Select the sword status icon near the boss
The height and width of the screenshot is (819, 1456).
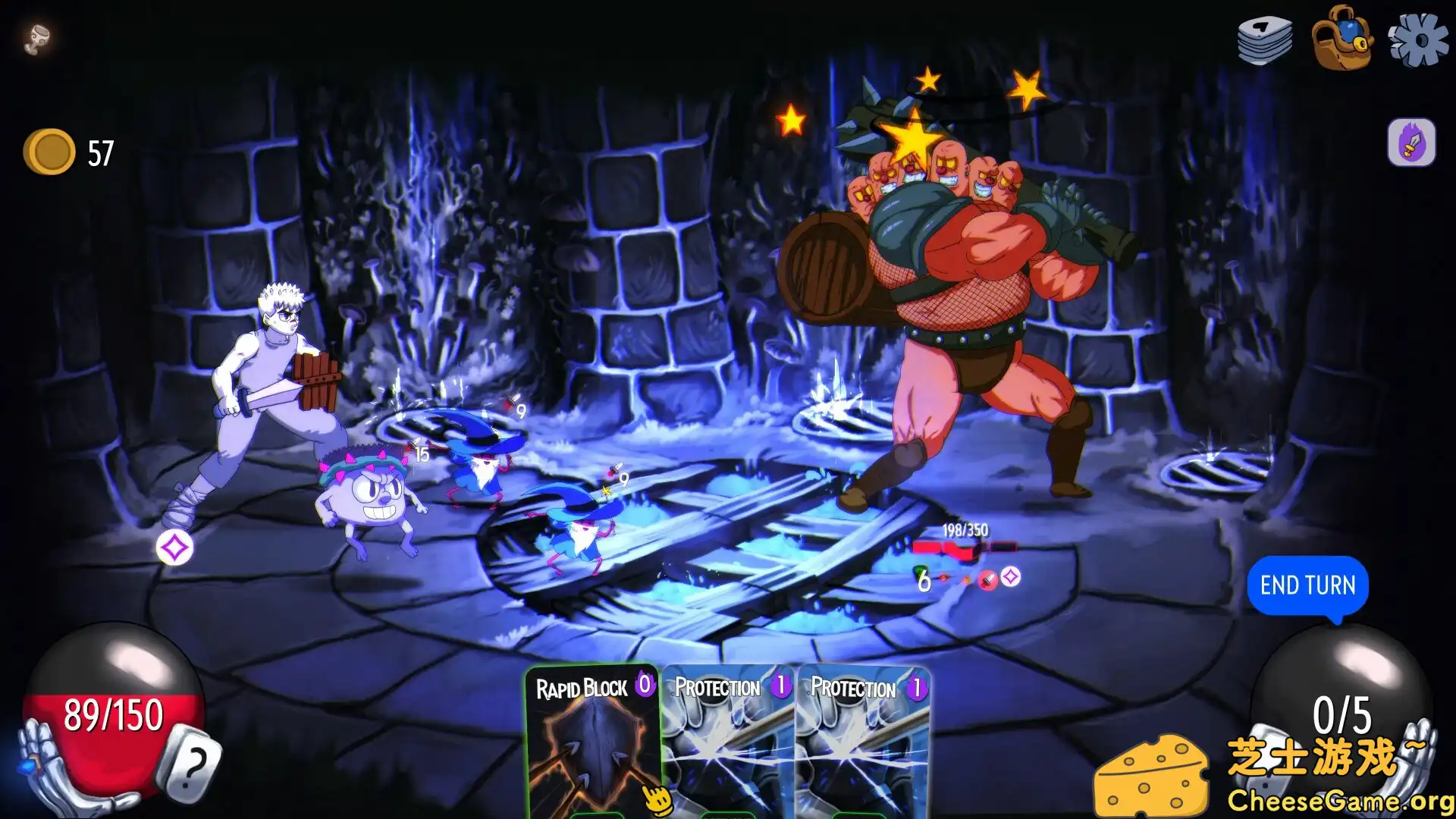[986, 579]
